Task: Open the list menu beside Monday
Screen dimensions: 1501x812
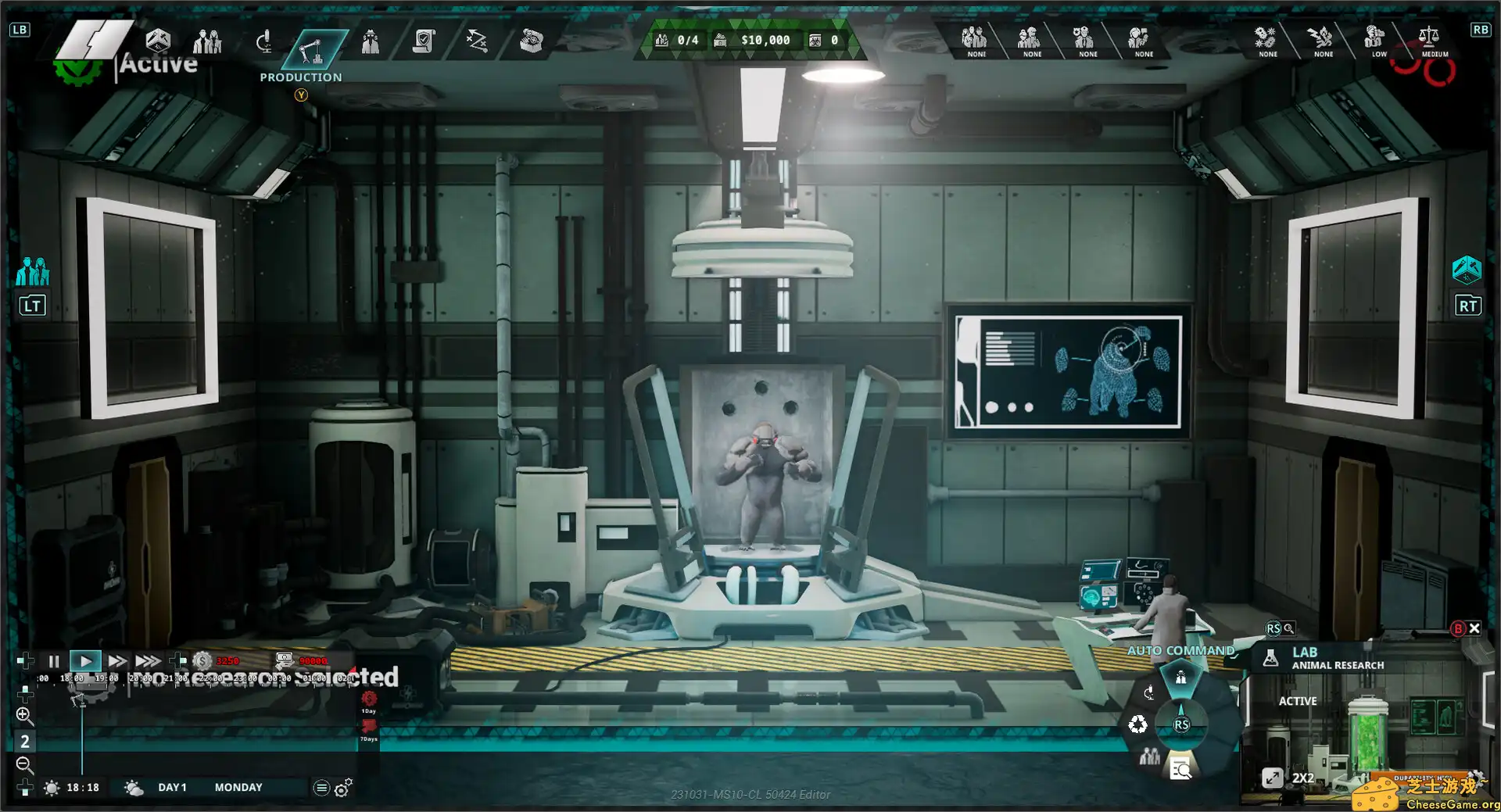Action: [x=321, y=788]
